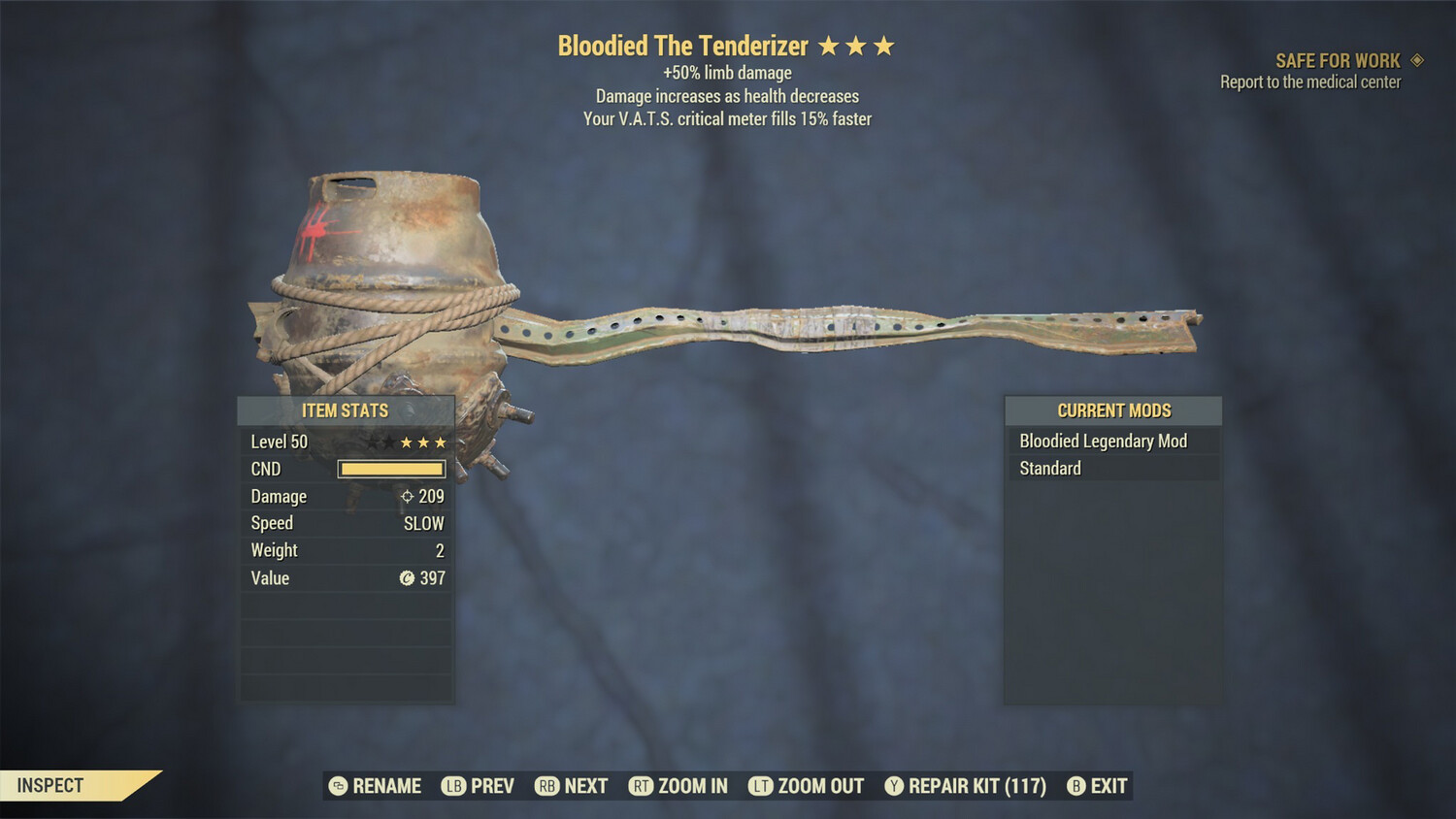Select the LT Zoom Out icon

pos(761,786)
